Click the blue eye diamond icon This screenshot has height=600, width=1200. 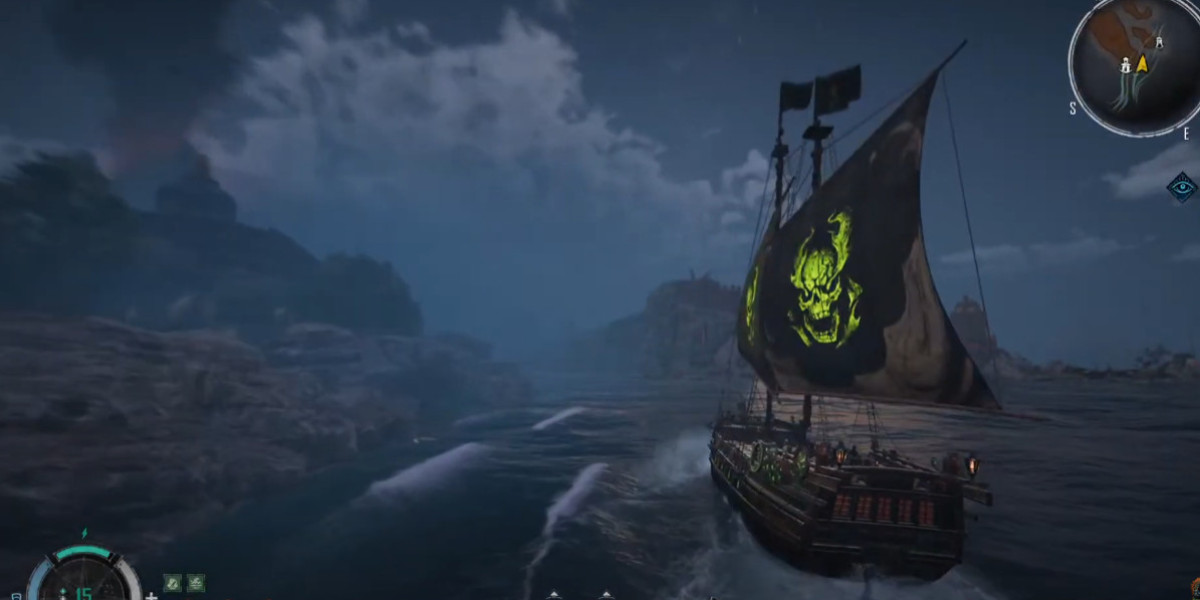click(x=1182, y=187)
